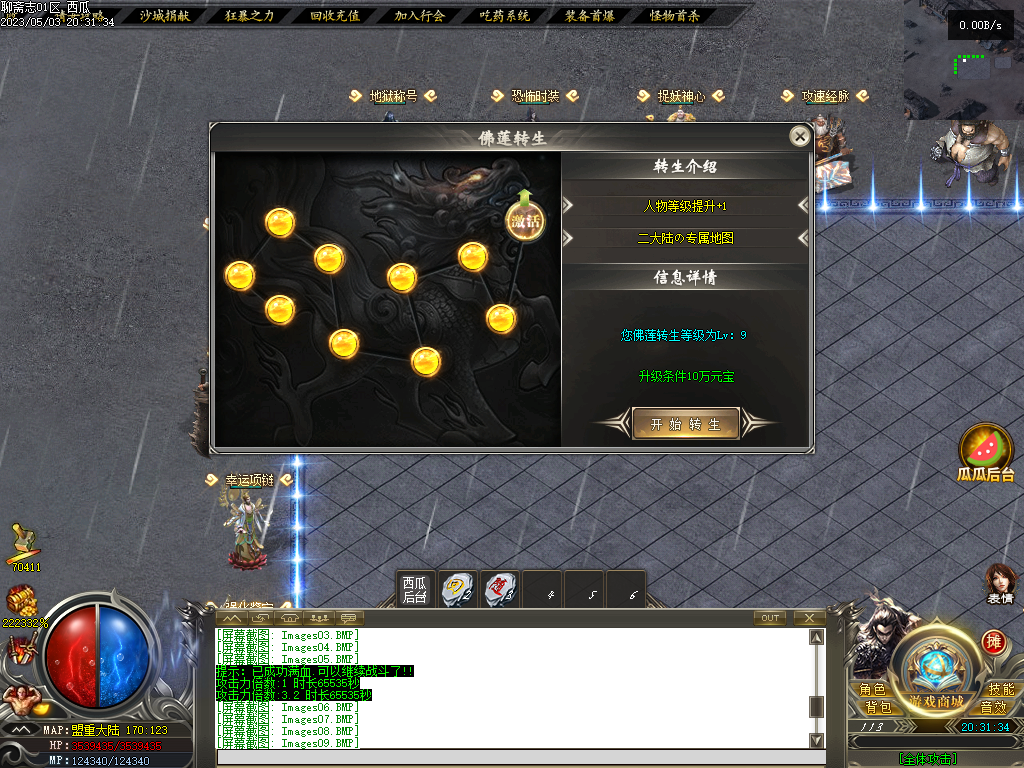Open the 吃药系统 potion system menu
The height and width of the screenshot is (768, 1024).
tap(504, 15)
